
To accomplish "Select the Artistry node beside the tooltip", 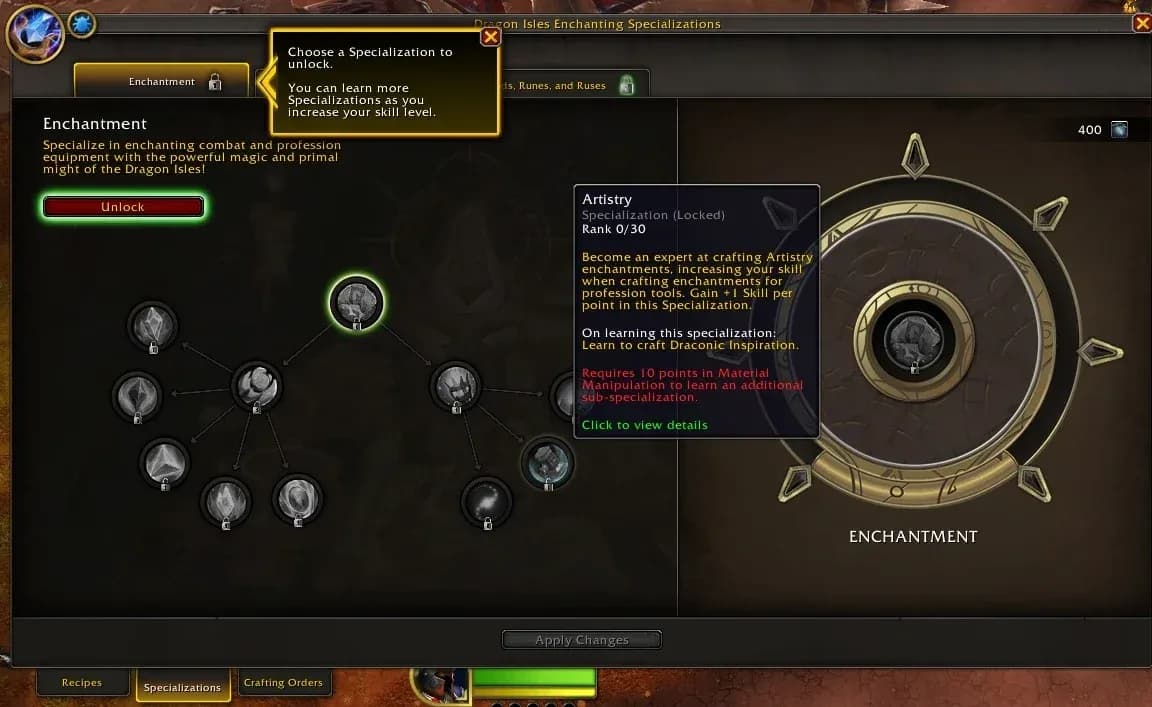I will pos(547,462).
